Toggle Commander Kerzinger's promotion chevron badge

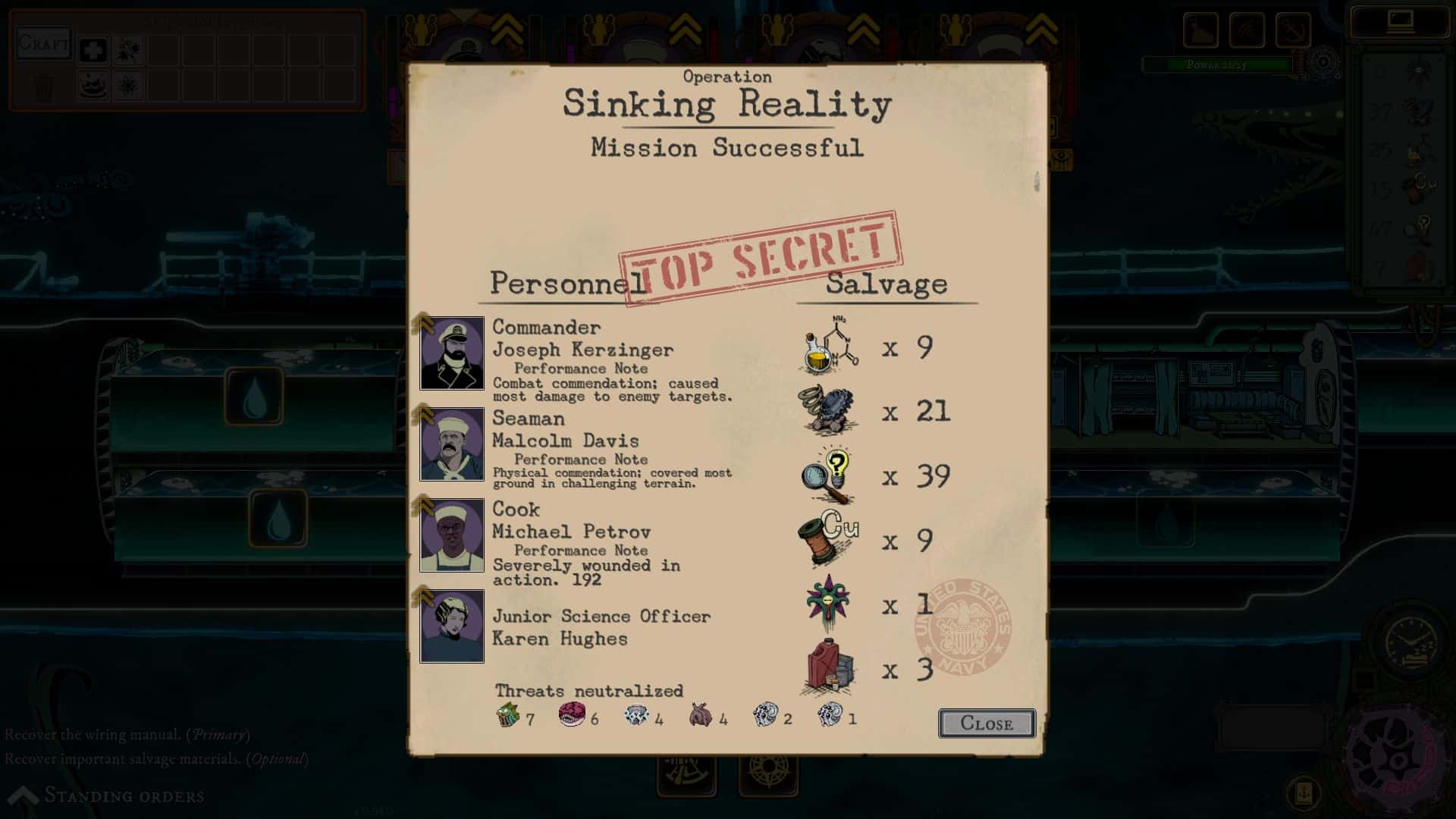pos(422,321)
